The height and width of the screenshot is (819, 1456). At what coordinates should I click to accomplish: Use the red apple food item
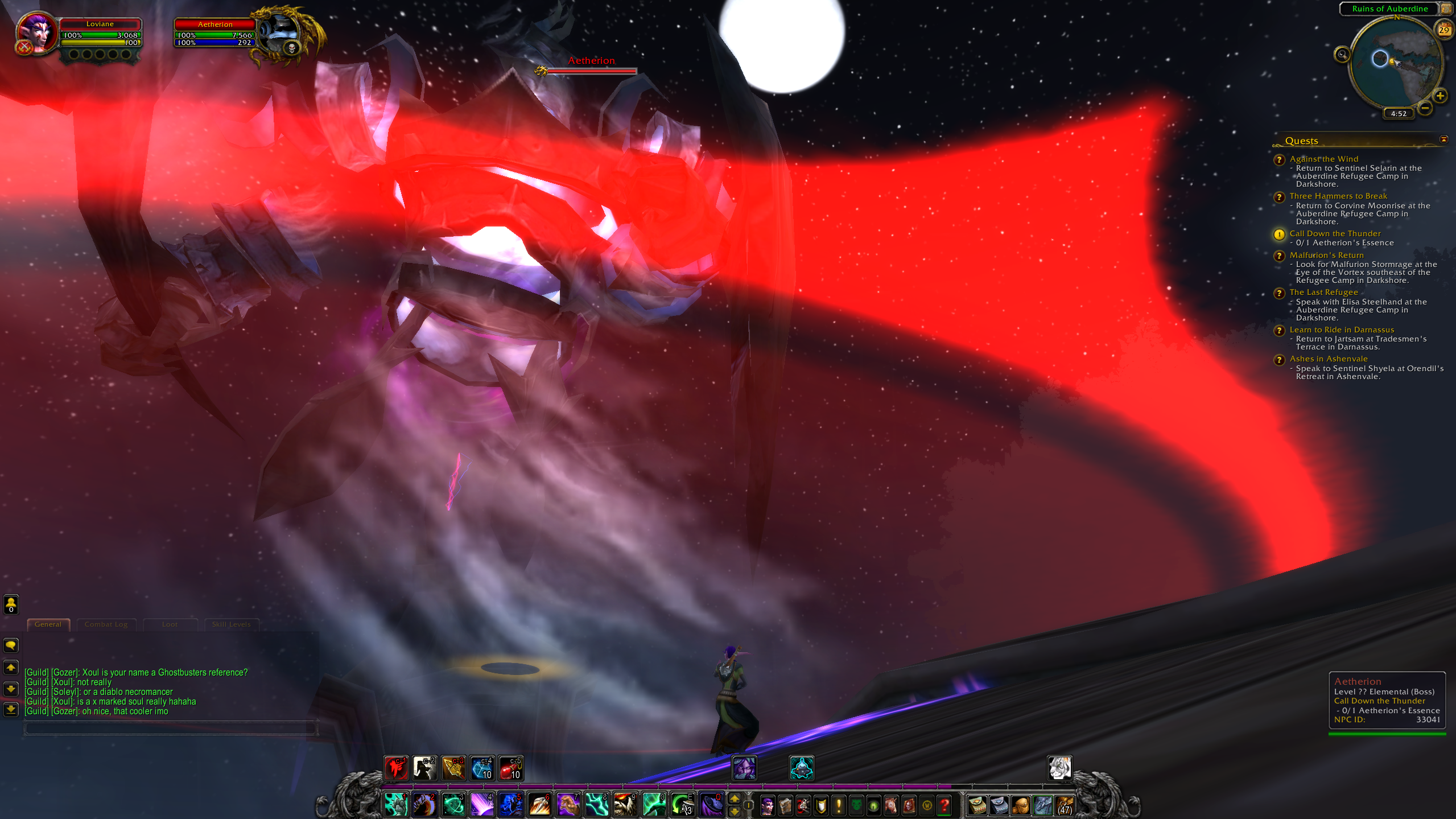(510, 768)
